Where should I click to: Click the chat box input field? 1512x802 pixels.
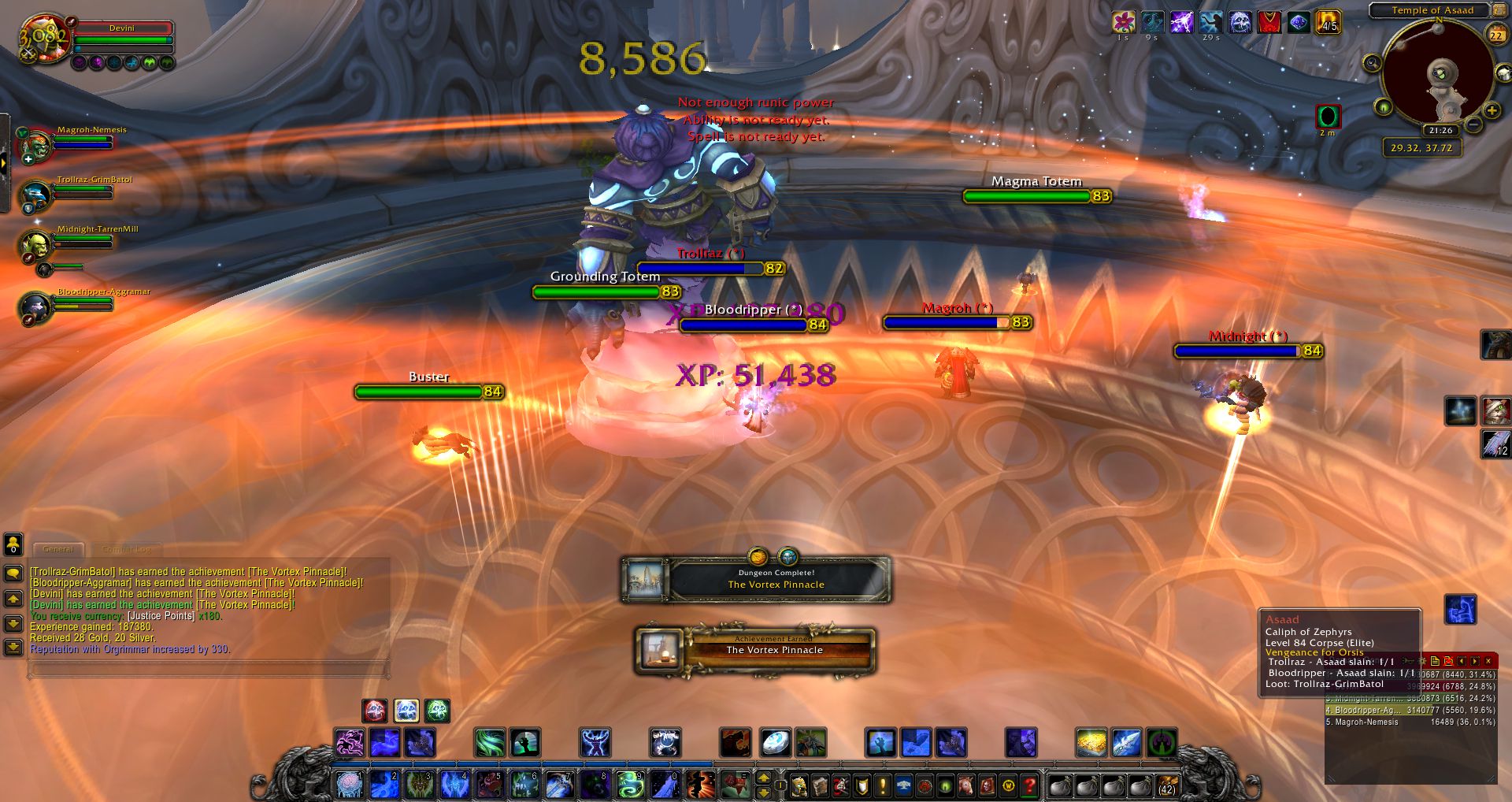209,670
